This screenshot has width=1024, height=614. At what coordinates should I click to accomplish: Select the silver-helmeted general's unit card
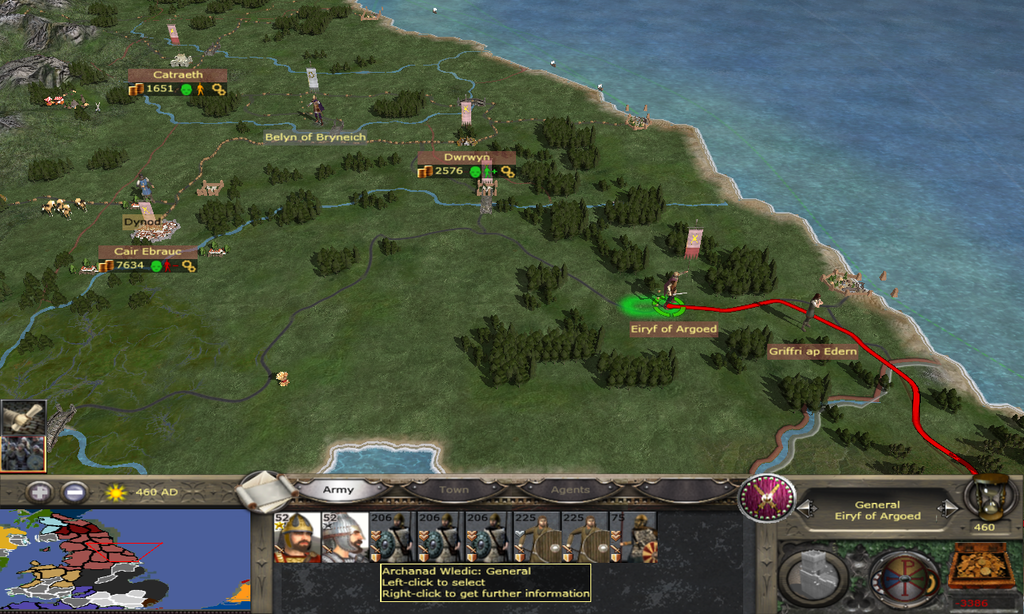pyautogui.click(x=345, y=537)
